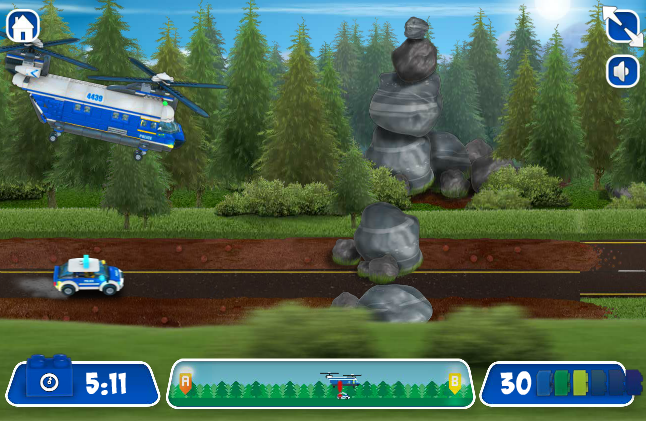Mute the game sound

tap(622, 71)
